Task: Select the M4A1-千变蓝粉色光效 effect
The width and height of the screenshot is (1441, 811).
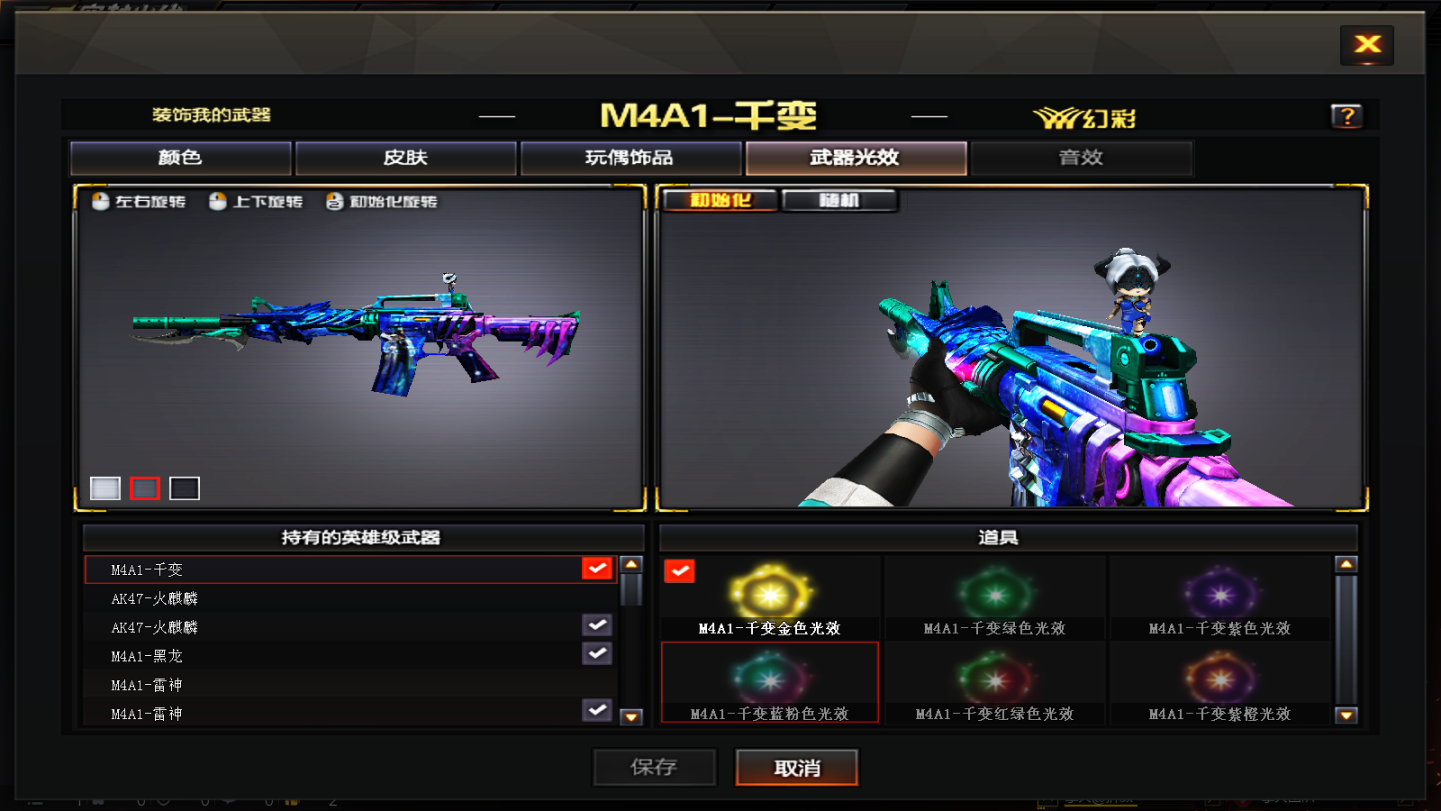Action: click(x=769, y=682)
